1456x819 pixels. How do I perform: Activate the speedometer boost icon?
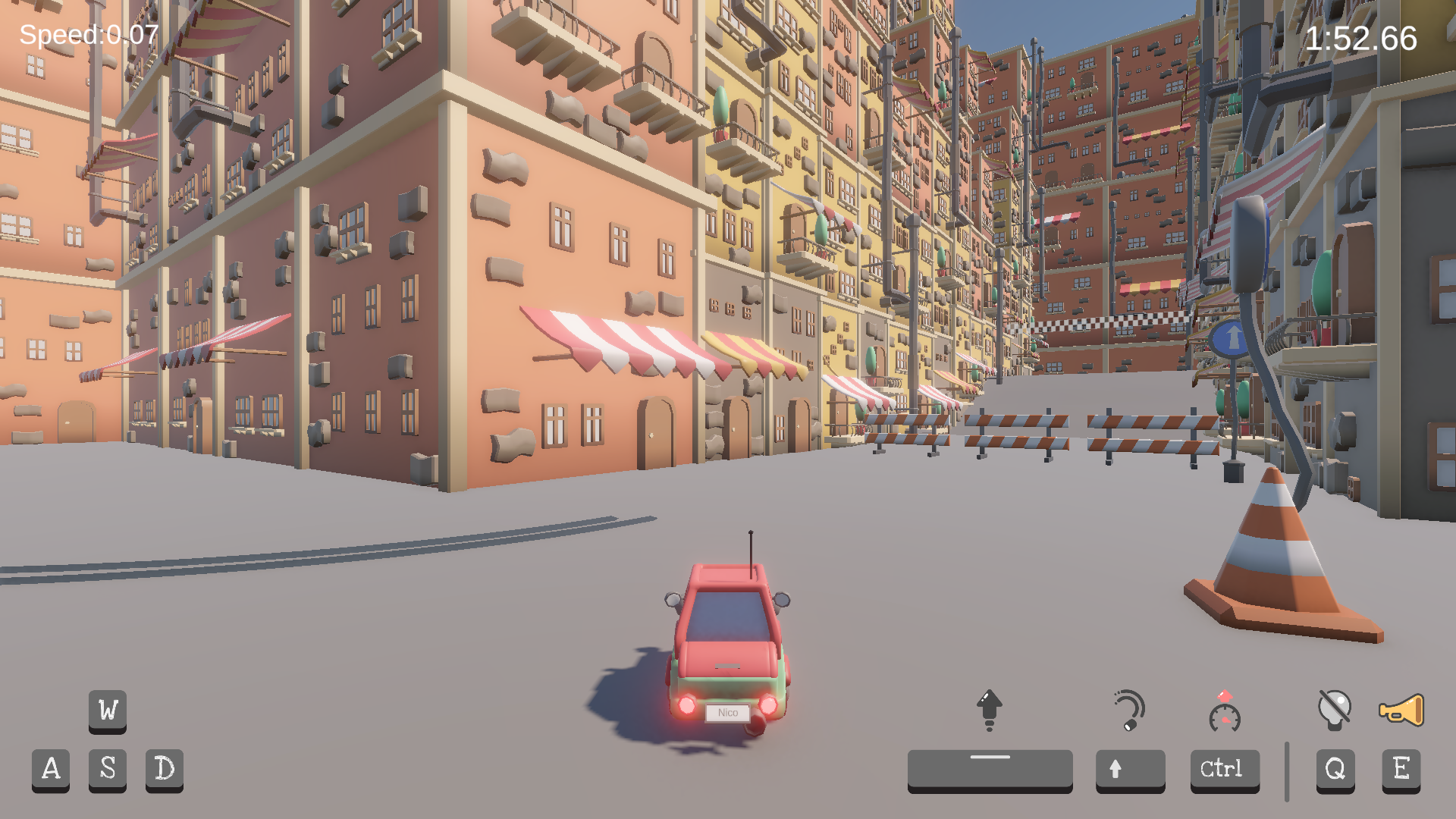coord(1225,711)
